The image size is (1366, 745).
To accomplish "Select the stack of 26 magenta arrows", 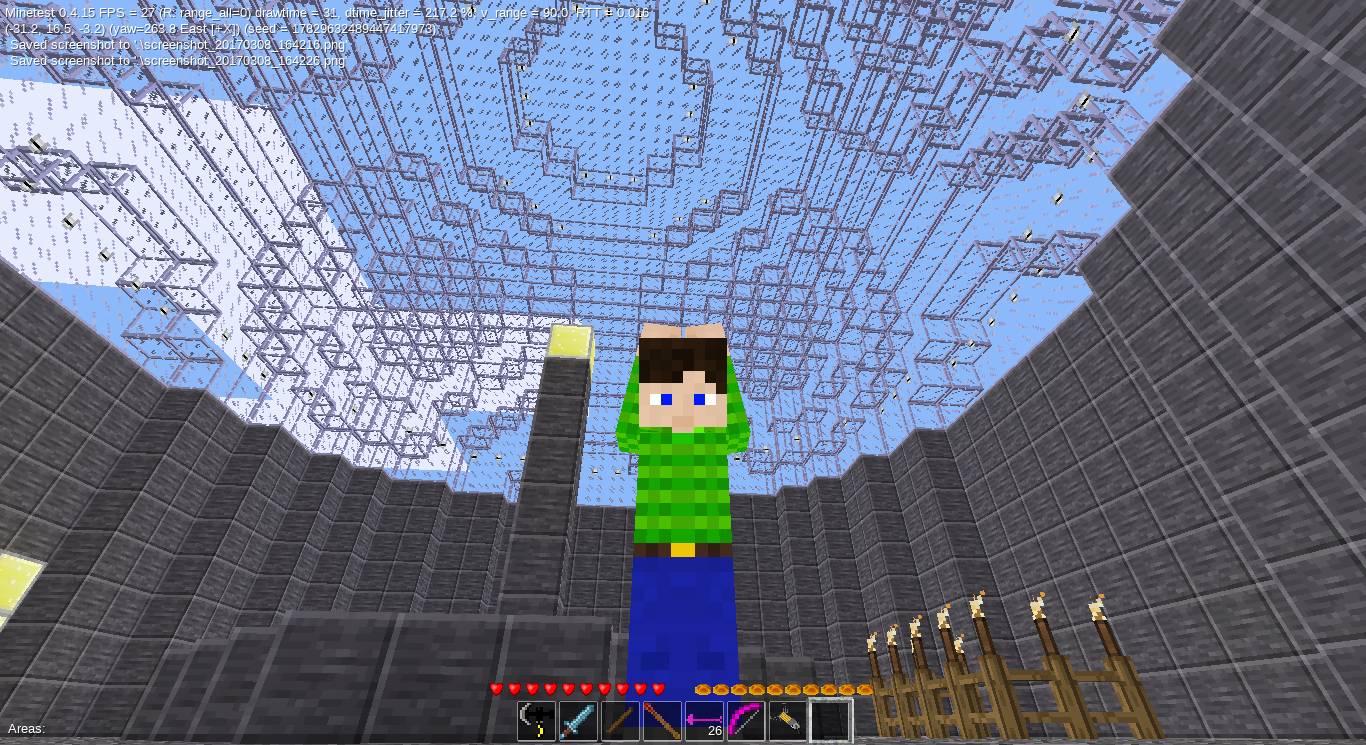I will (x=703, y=718).
